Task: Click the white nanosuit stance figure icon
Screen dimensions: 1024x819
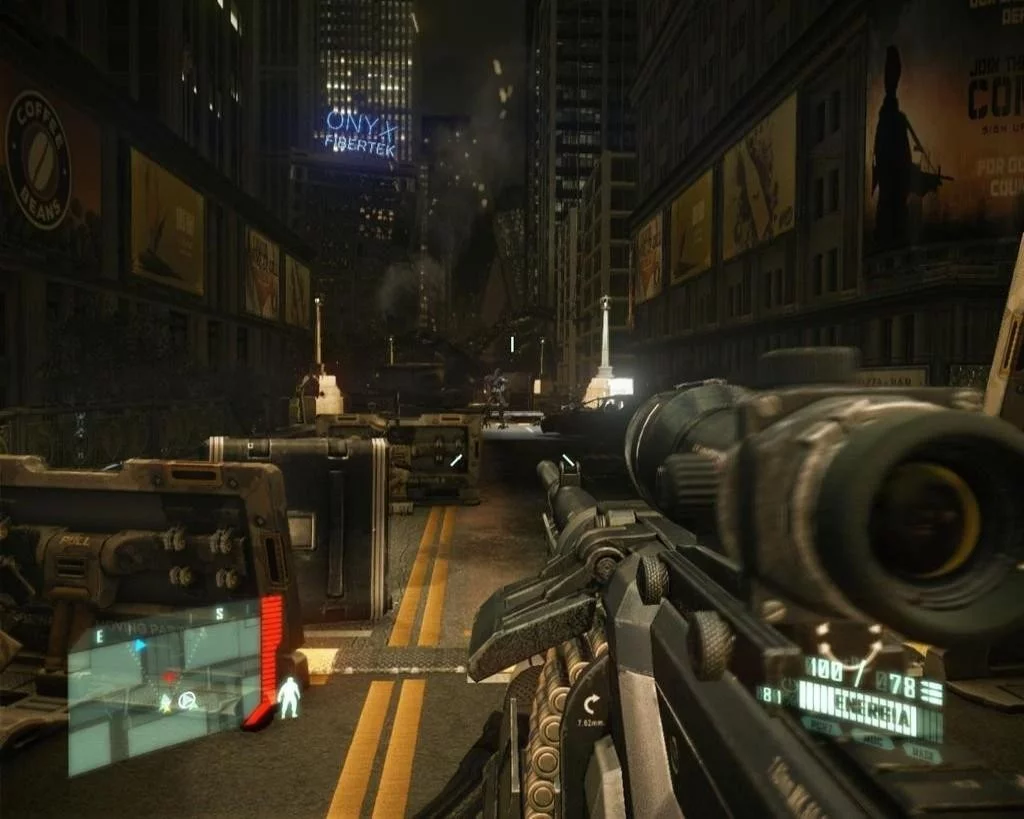Action: [289, 697]
